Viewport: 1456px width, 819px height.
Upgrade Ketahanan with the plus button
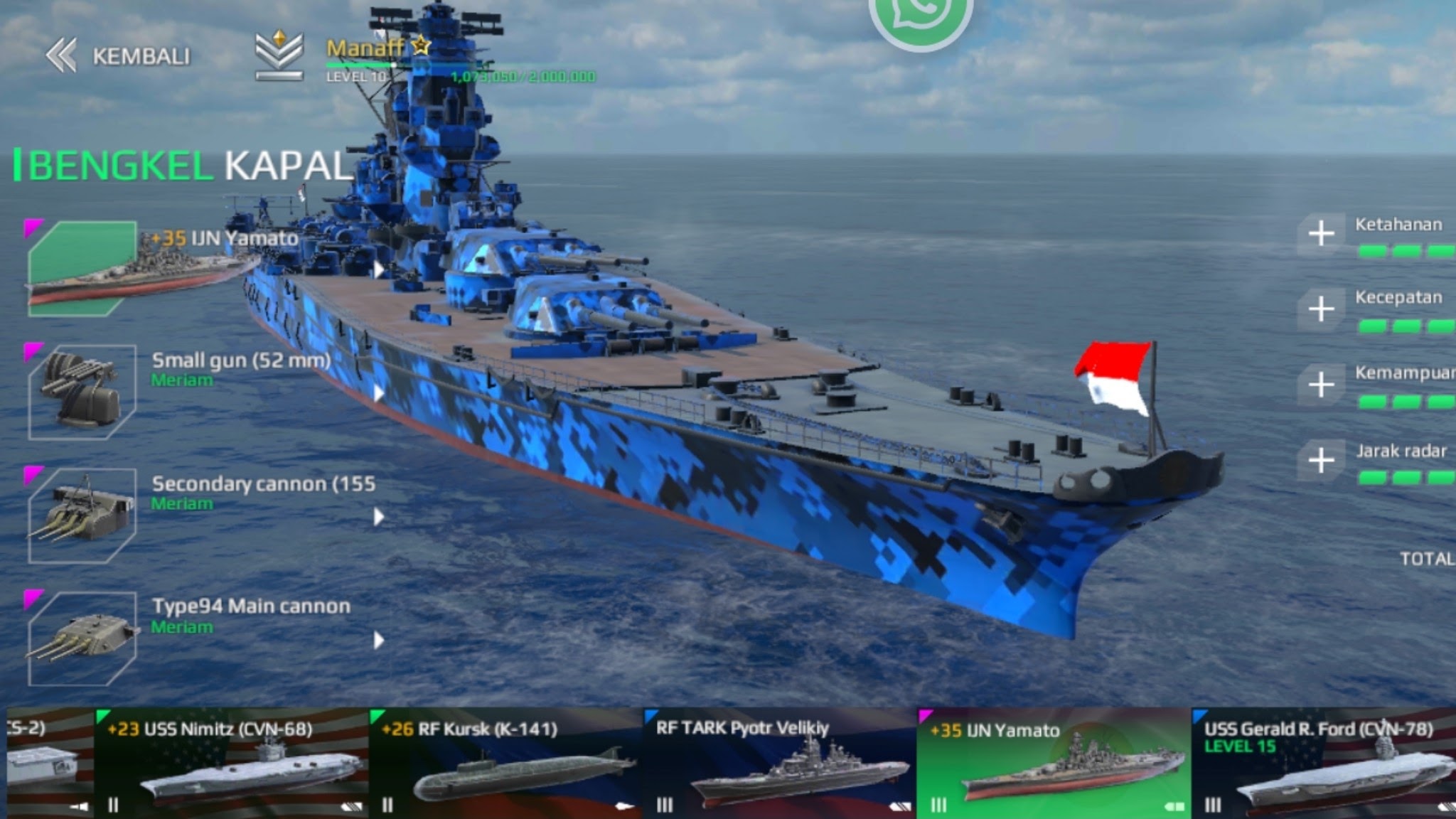(x=1321, y=233)
